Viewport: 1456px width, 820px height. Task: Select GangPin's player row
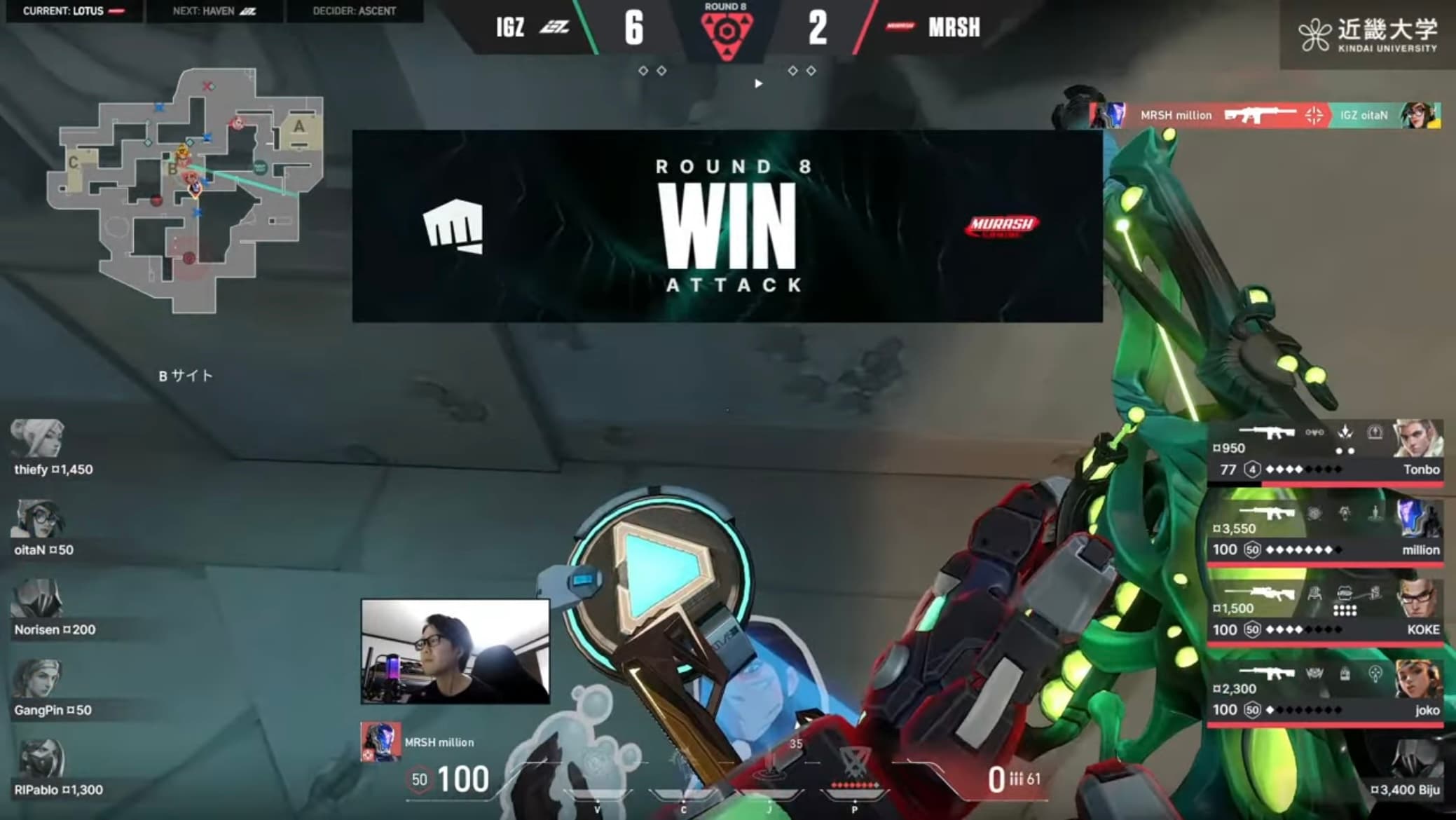tap(53, 690)
